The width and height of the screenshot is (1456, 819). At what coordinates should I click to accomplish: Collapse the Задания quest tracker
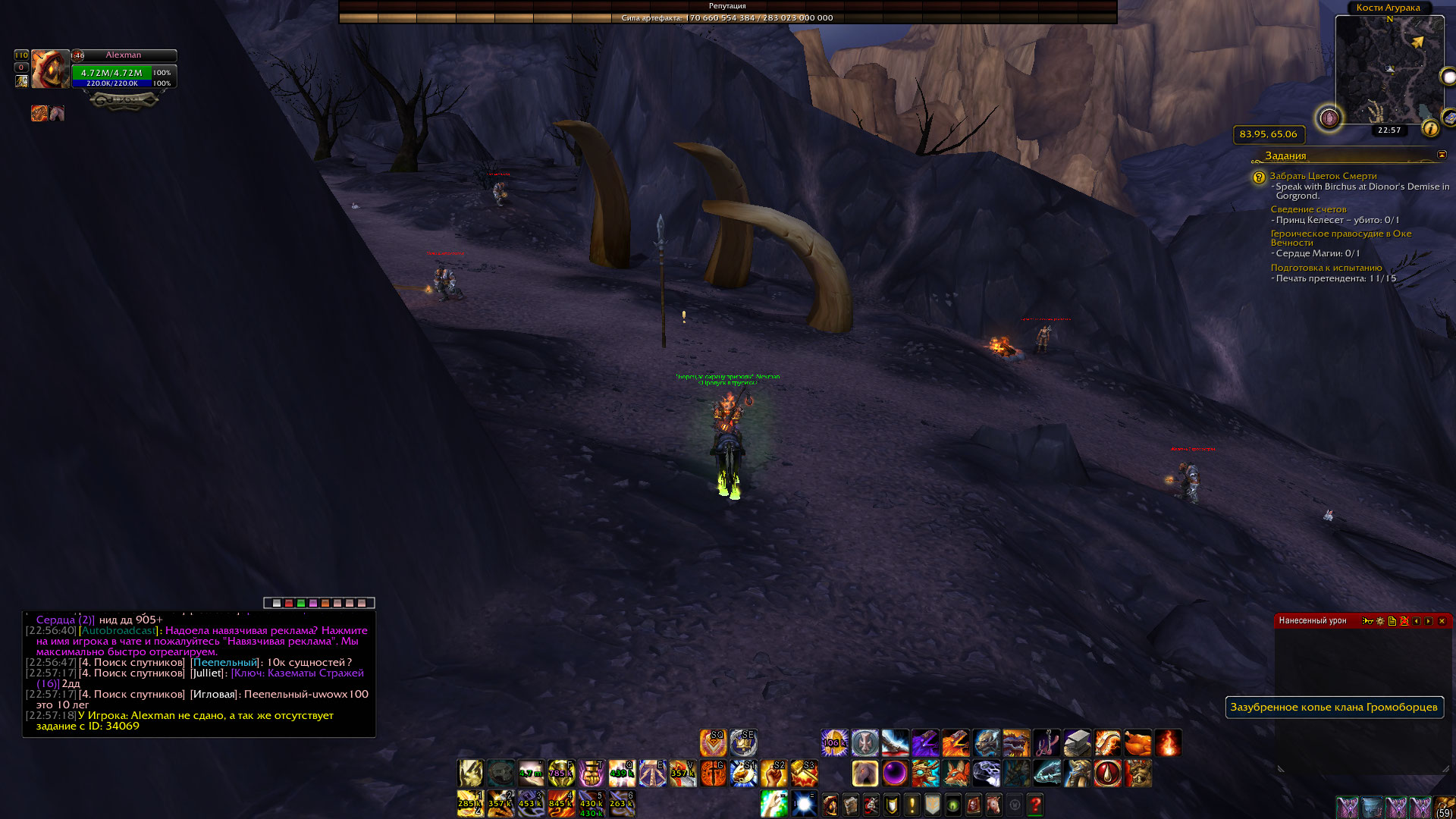(x=1442, y=155)
